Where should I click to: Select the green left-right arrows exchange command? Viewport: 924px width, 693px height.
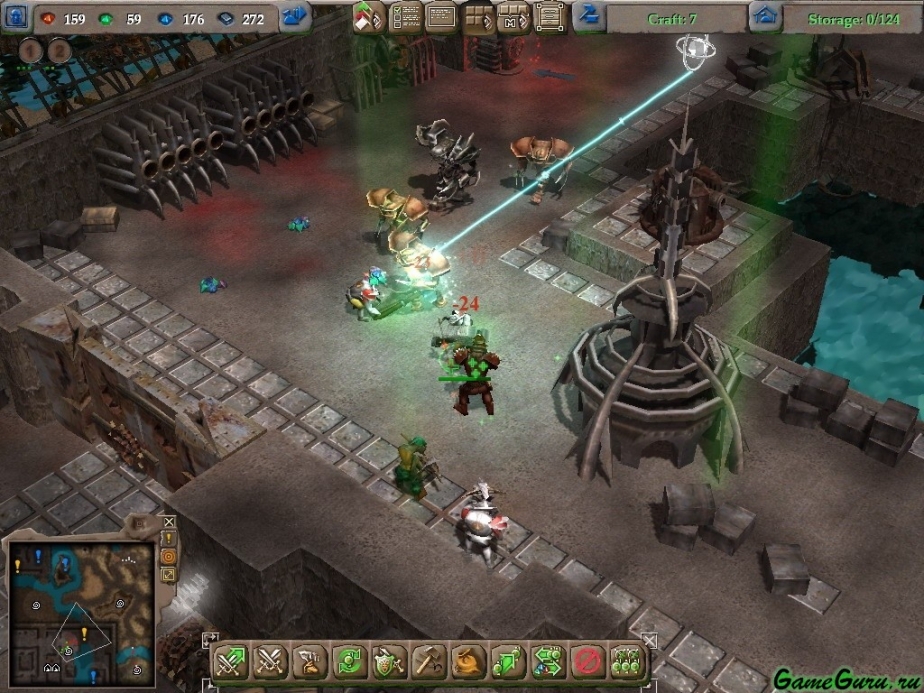pyautogui.click(x=548, y=660)
